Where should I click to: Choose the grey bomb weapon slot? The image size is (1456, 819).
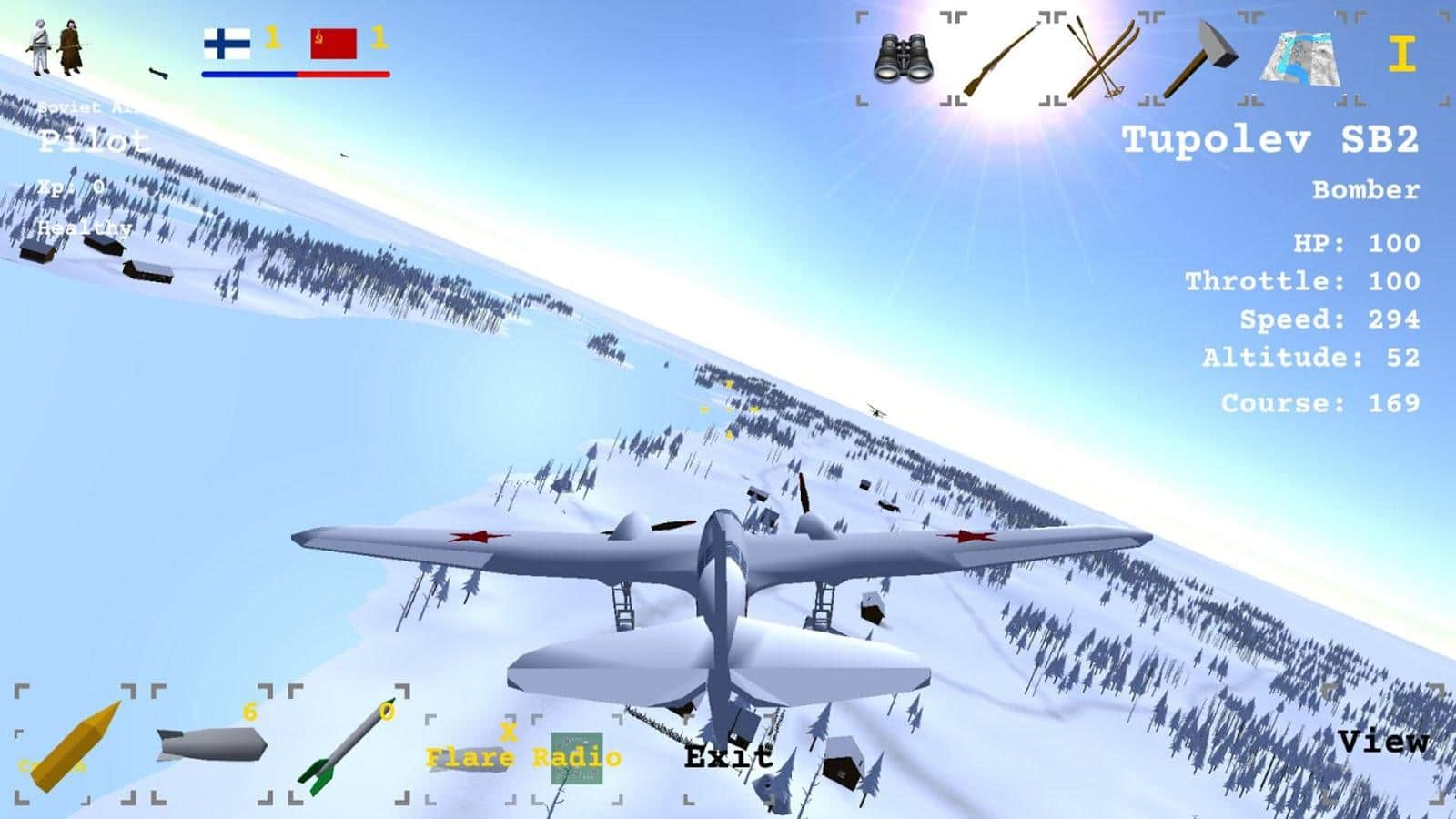coord(211,745)
